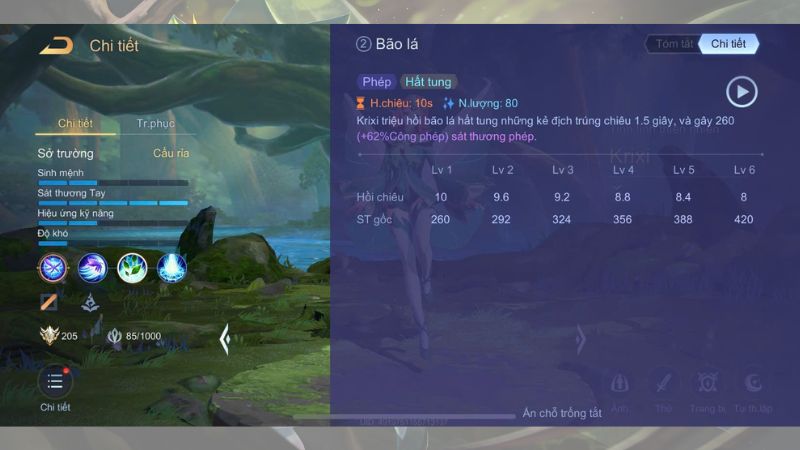Select the green leaf Bão lá skill icon
Image resolution: width=800 pixels, height=450 pixels.
(133, 267)
